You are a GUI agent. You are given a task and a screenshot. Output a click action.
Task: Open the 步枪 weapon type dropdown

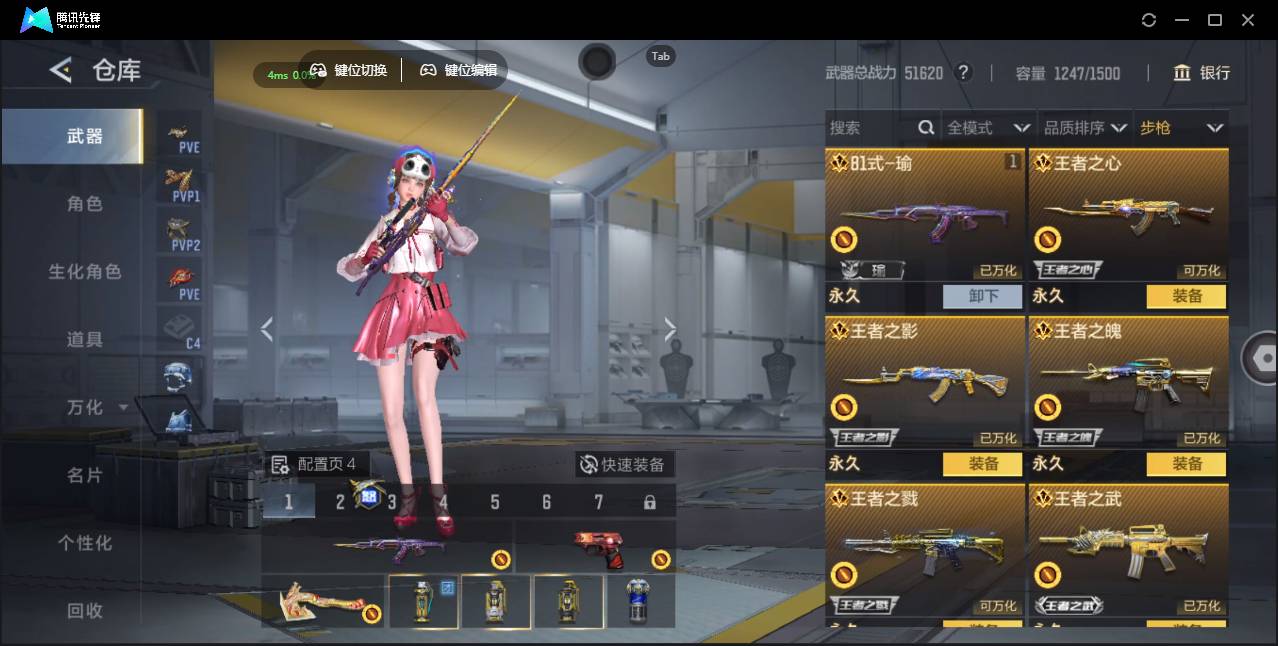(1181, 128)
